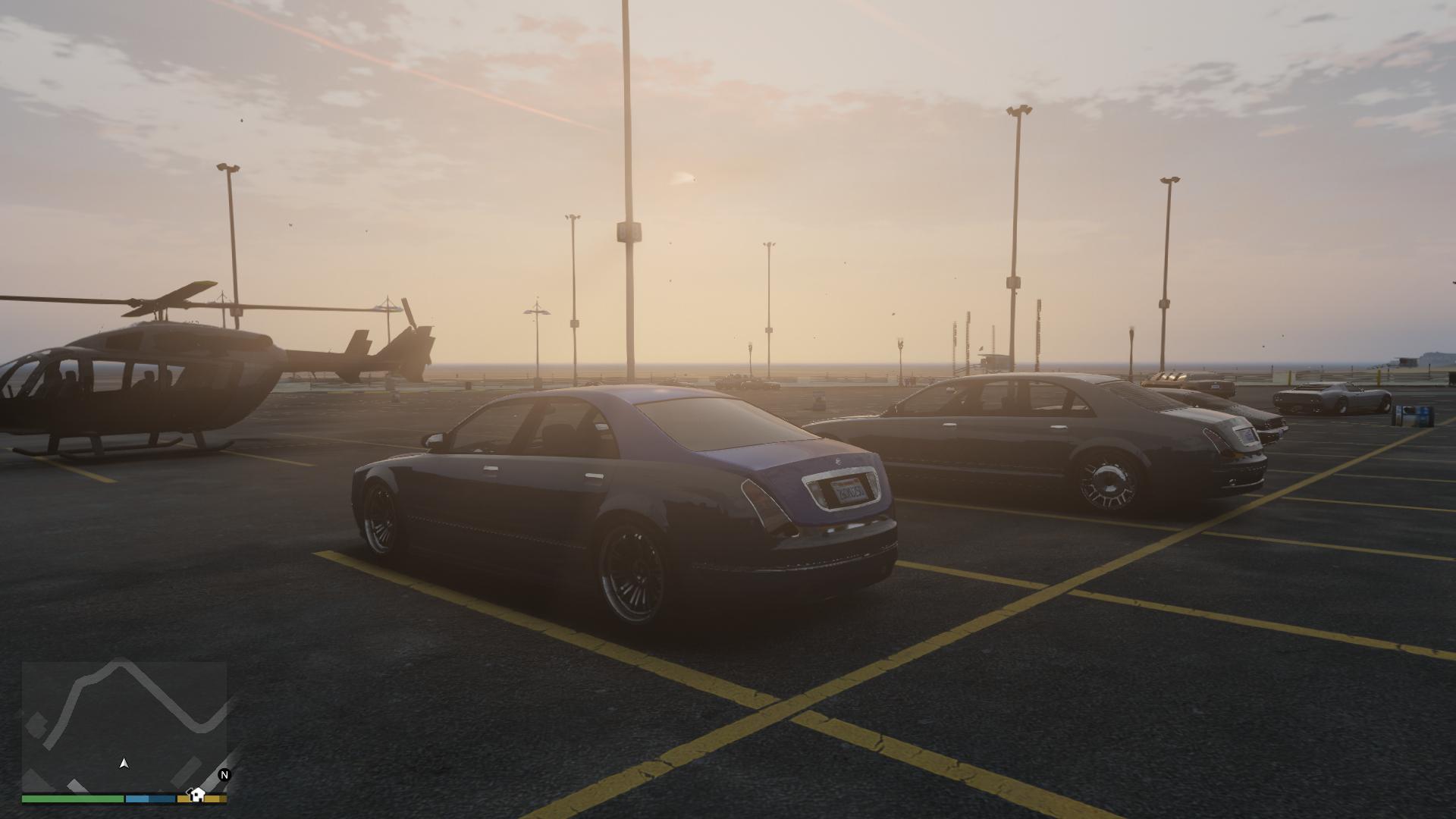The height and width of the screenshot is (819, 1456).
Task: Select the white house safehouse blip
Action: point(197,794)
